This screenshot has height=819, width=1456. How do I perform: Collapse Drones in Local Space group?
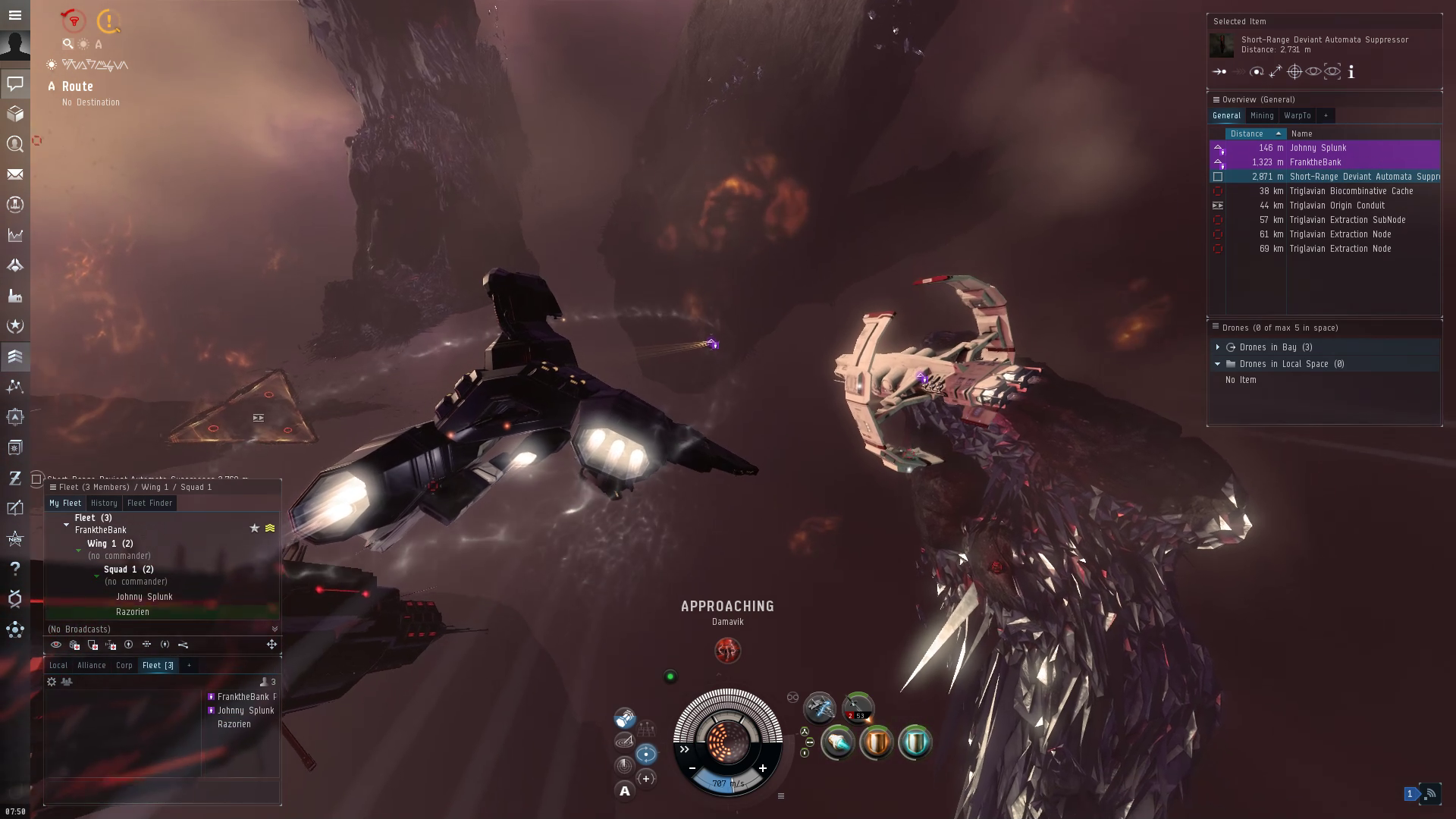[x=1218, y=364]
